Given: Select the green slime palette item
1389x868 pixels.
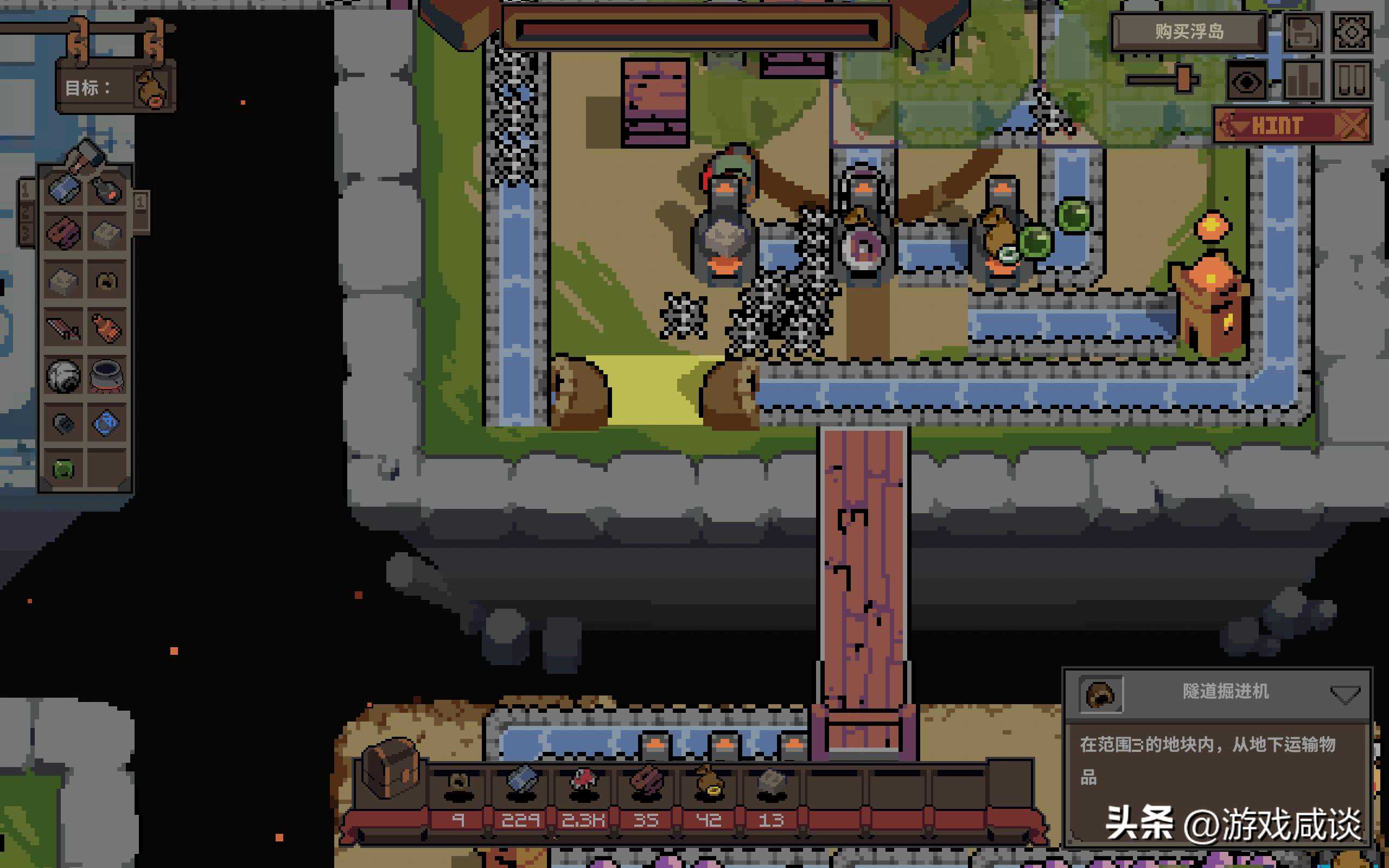Looking at the screenshot, I should coord(63,470).
